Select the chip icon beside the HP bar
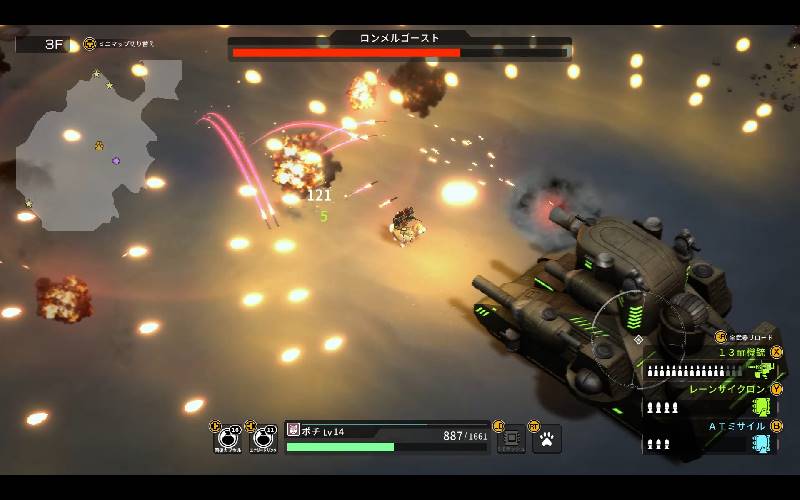This screenshot has width=800, height=500. 511,438
